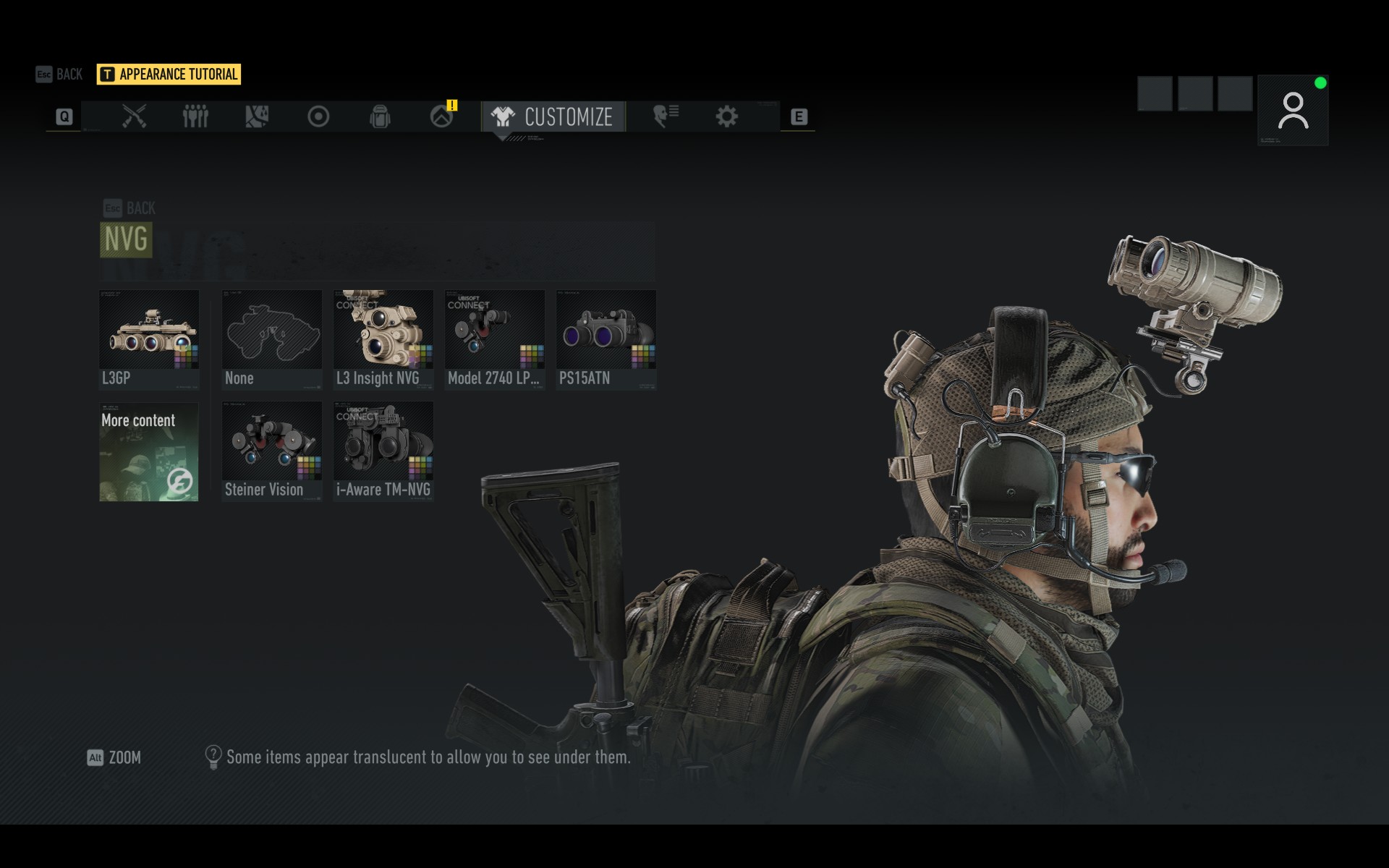Select the L3 Insight NVG item
The height and width of the screenshot is (868, 1389).
click(383, 339)
